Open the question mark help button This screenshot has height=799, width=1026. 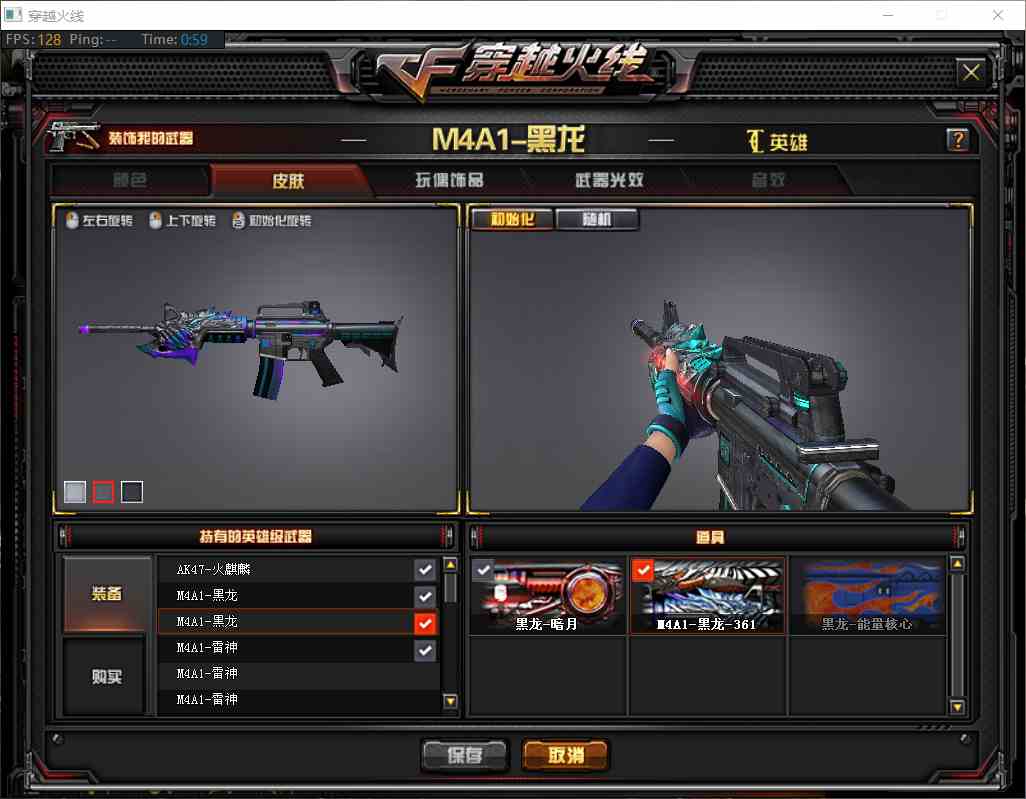pyautogui.click(x=957, y=140)
